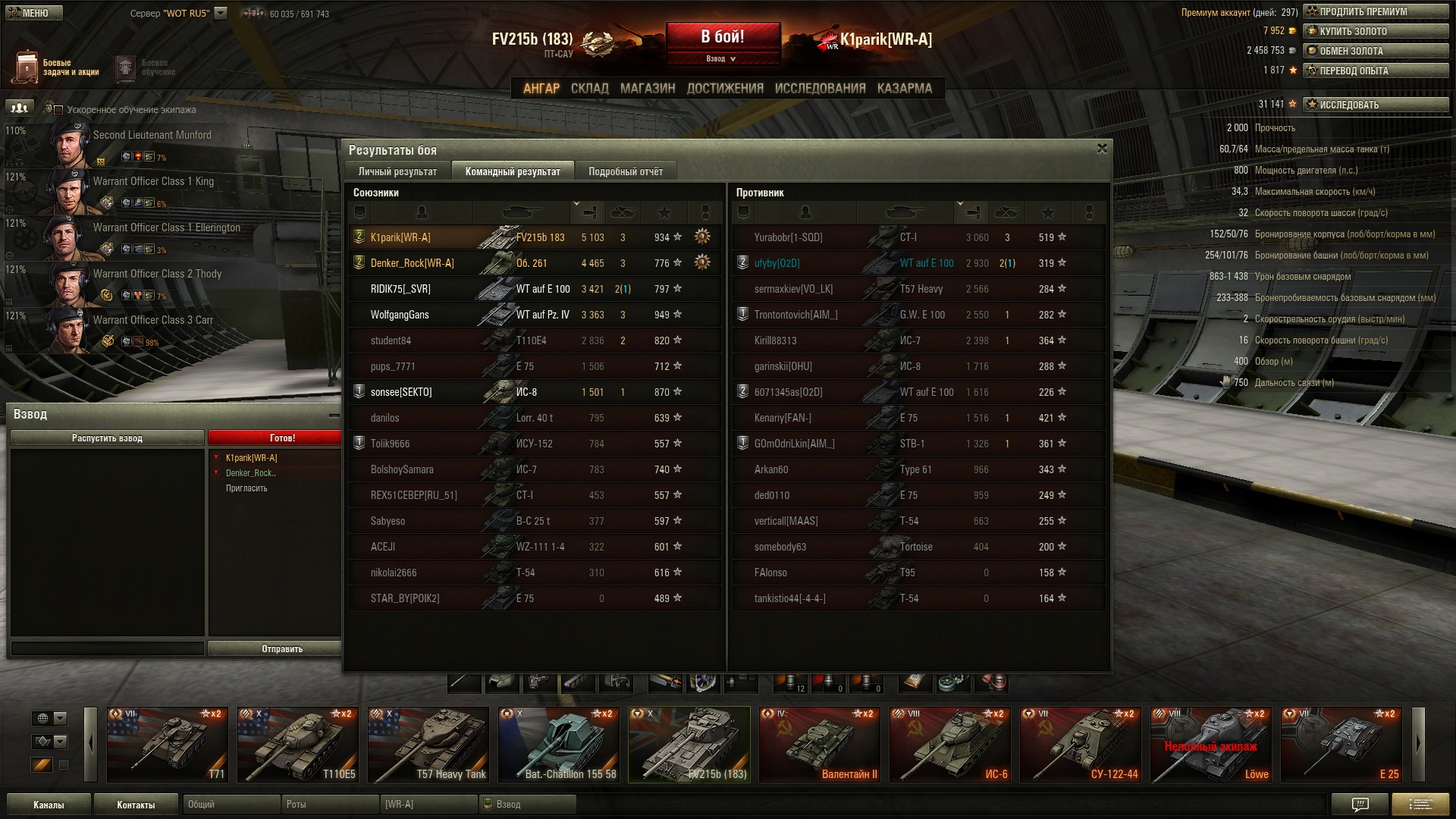
Task: Click the КУПИТЬ ЗОЛОТО button
Action: pyautogui.click(x=1375, y=31)
